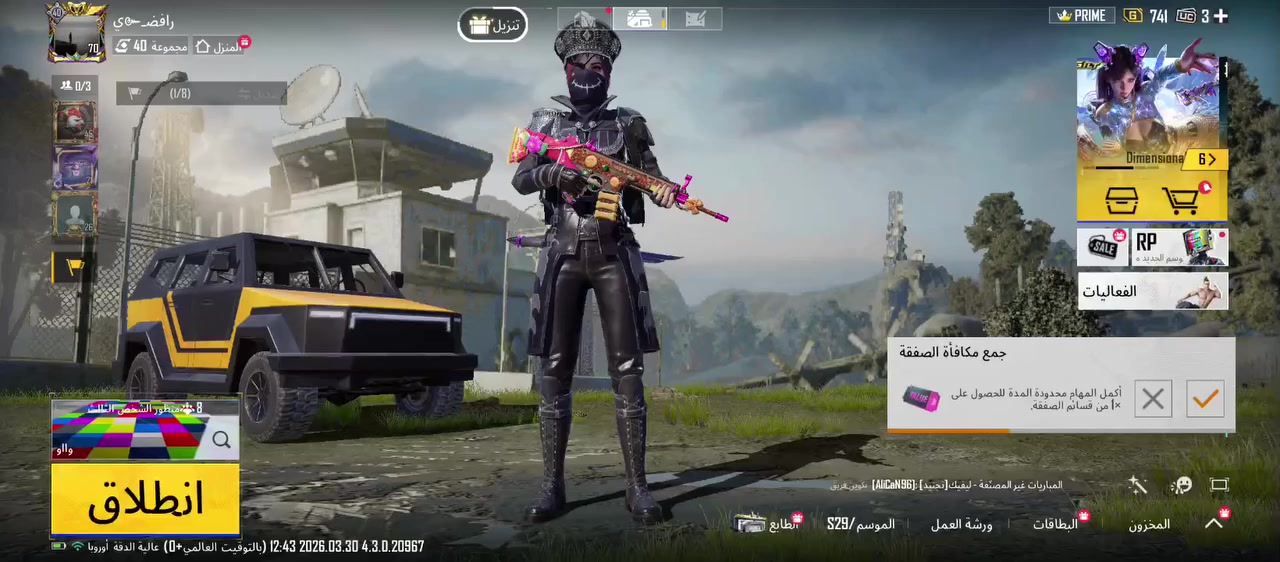Open the crate chest icon

1121,200
